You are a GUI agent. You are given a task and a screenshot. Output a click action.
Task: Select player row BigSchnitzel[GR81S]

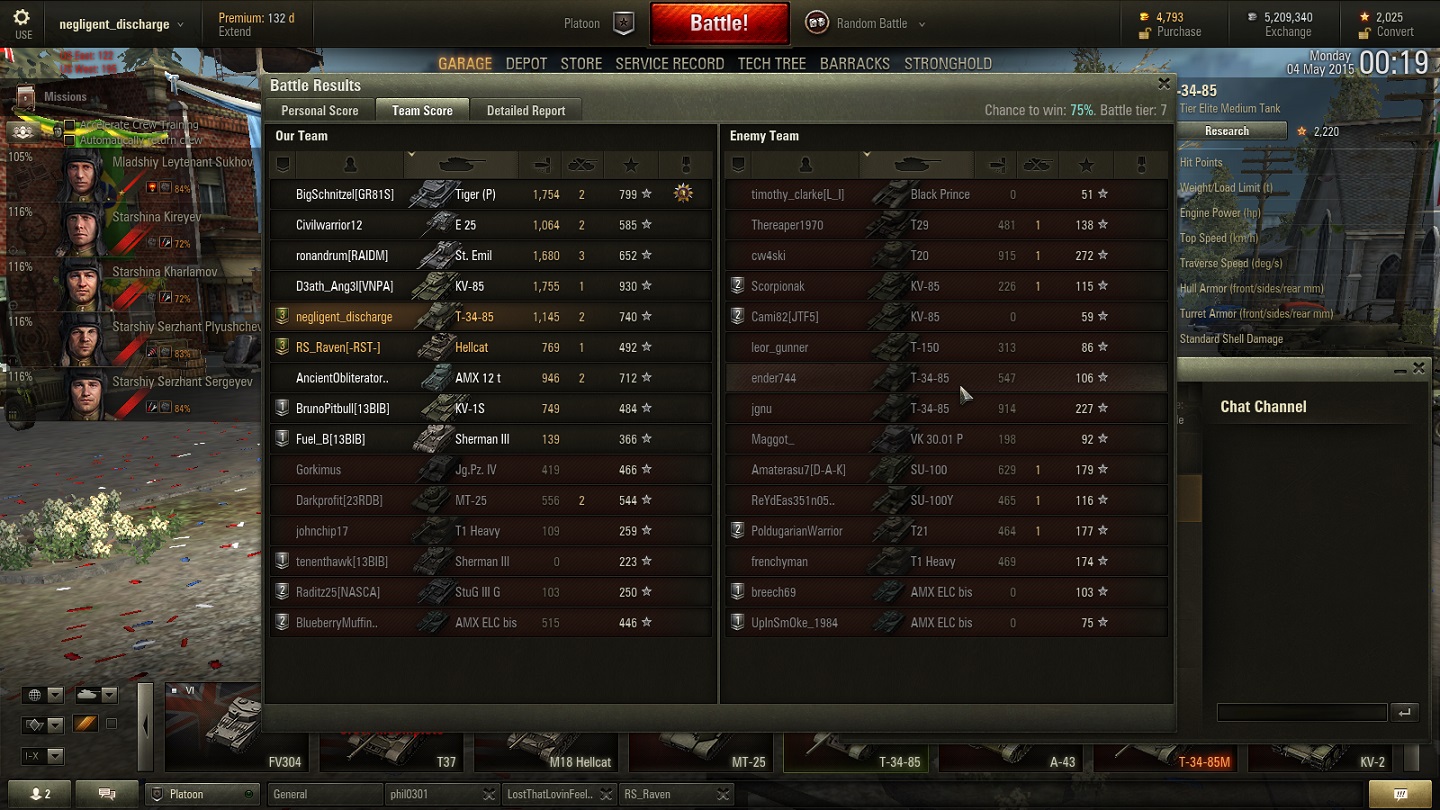click(345, 195)
